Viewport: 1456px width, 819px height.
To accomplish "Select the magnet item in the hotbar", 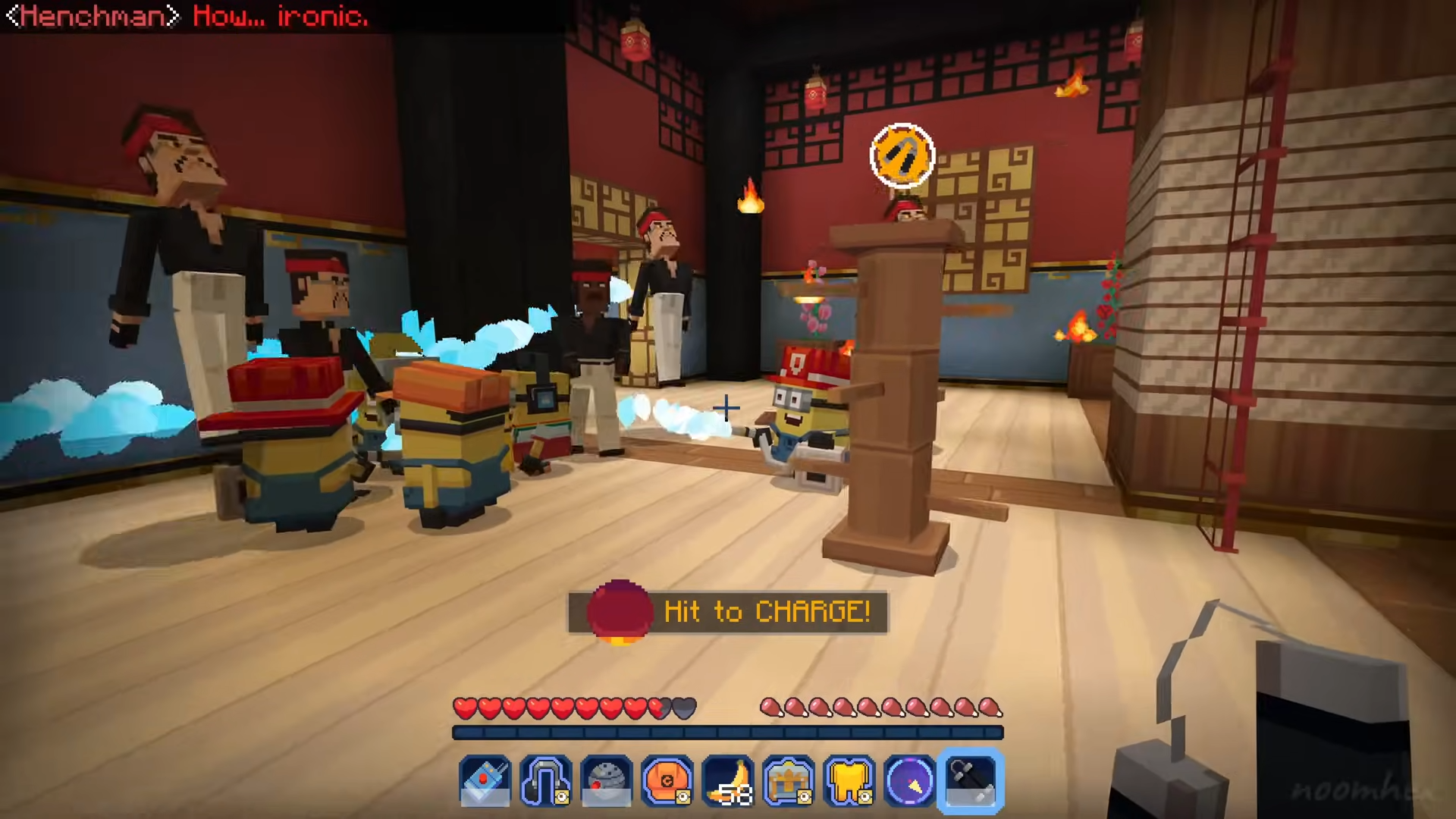I will click(546, 780).
